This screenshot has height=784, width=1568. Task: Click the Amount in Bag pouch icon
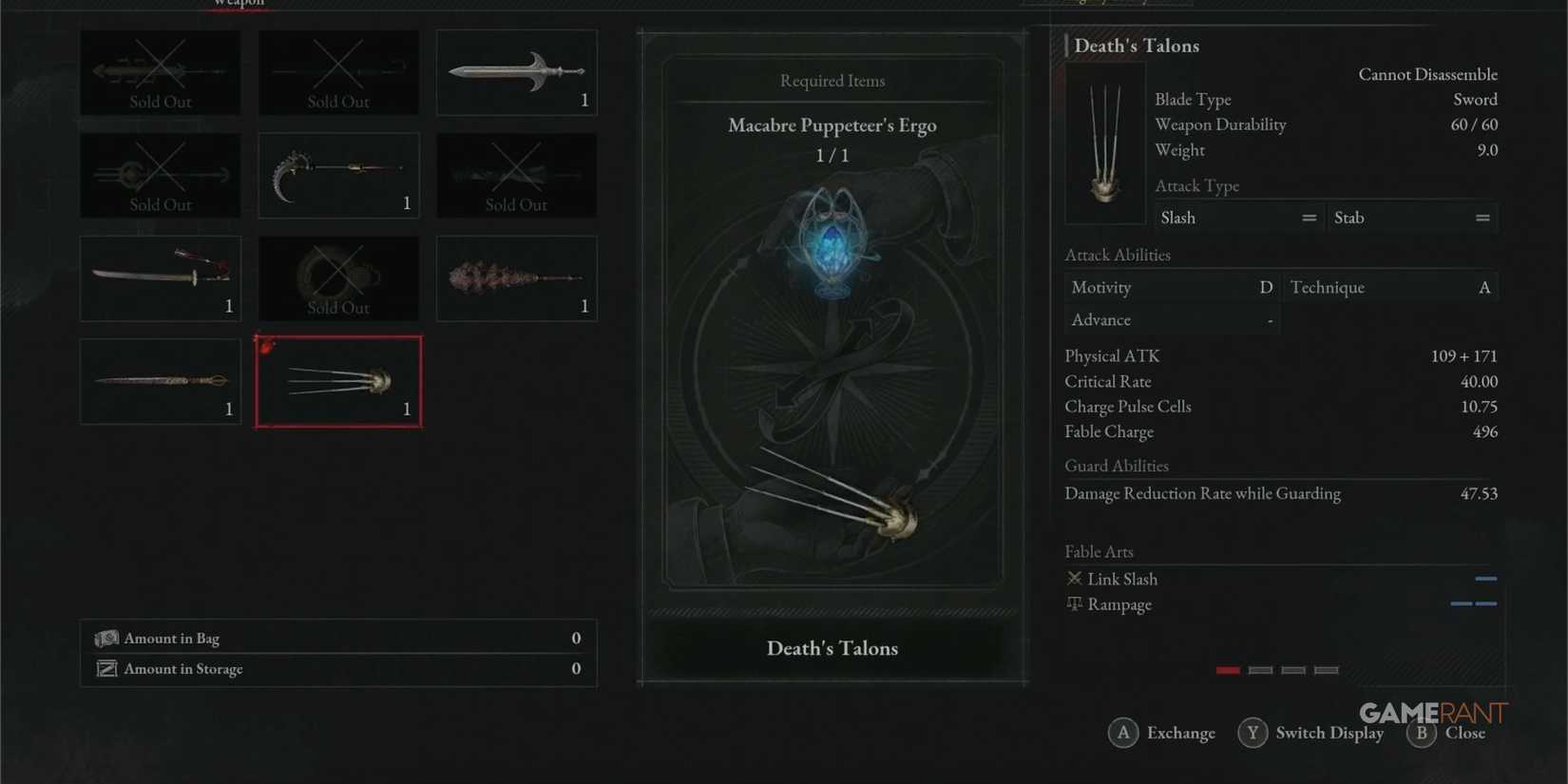pos(106,638)
